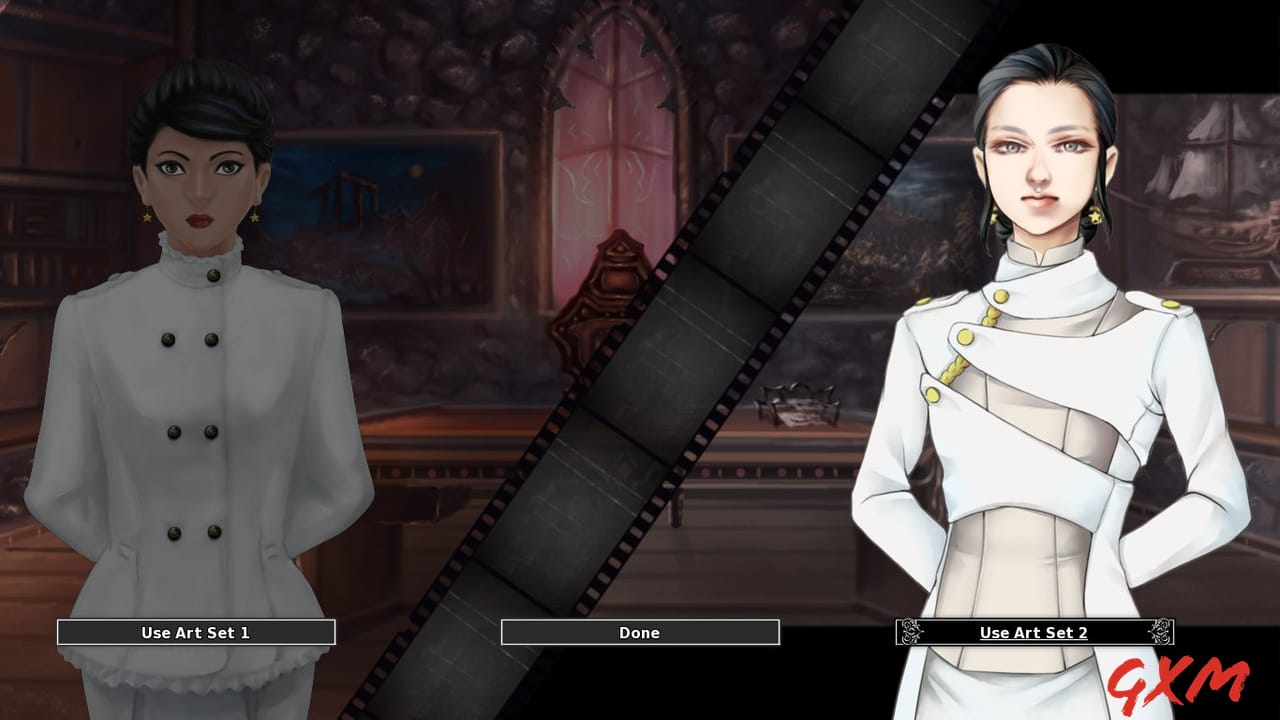Click the "Use Art Set 1" button
The height and width of the screenshot is (720, 1280).
click(x=196, y=632)
